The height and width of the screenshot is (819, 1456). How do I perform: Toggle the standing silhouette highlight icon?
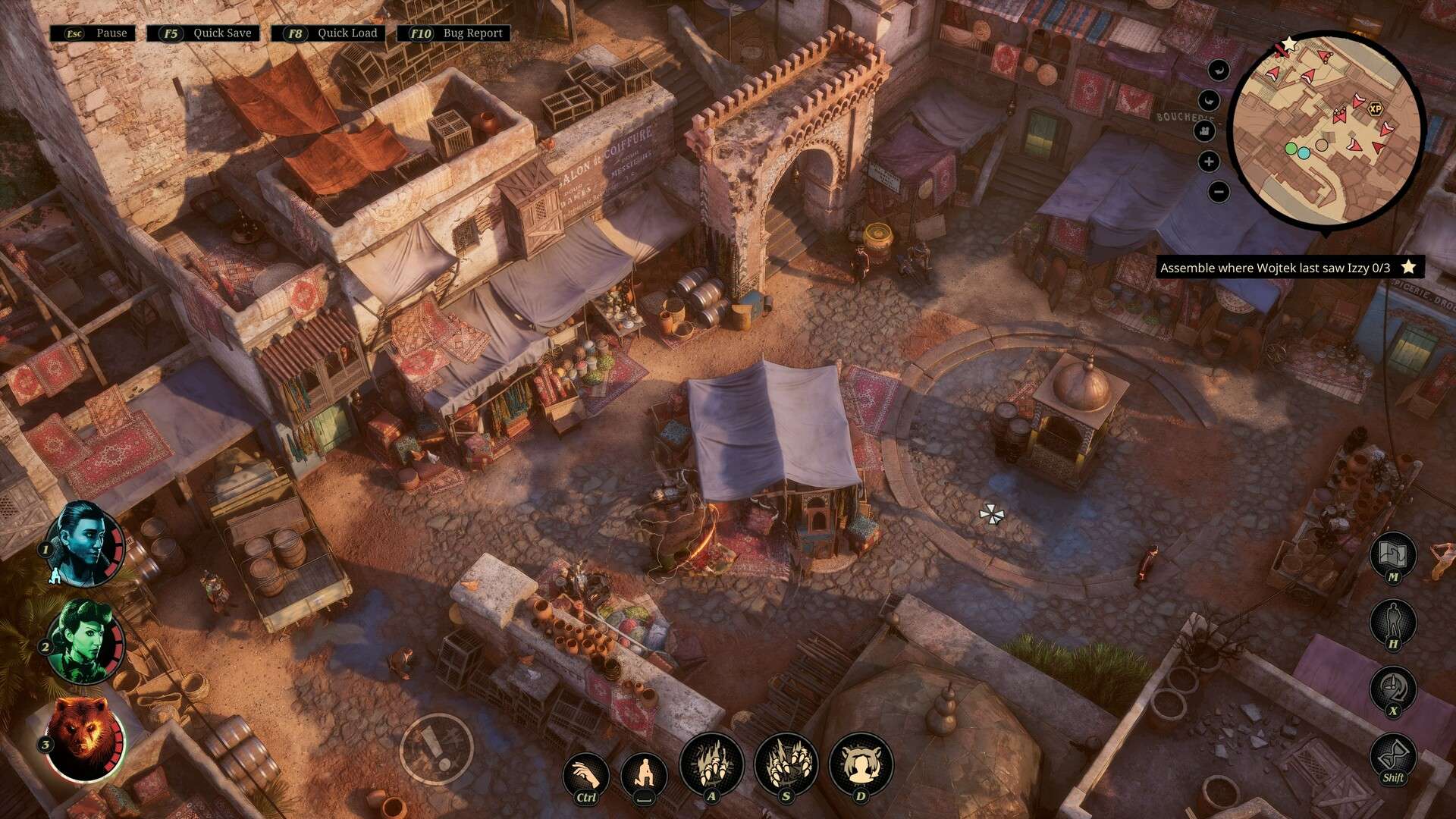tap(1393, 622)
